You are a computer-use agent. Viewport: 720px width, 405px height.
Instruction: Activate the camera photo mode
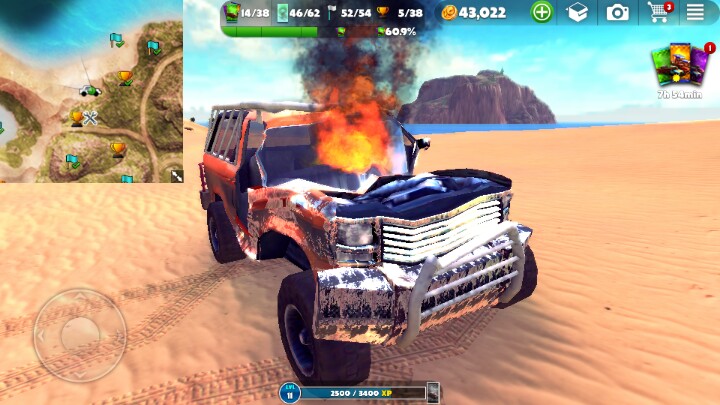tap(618, 12)
